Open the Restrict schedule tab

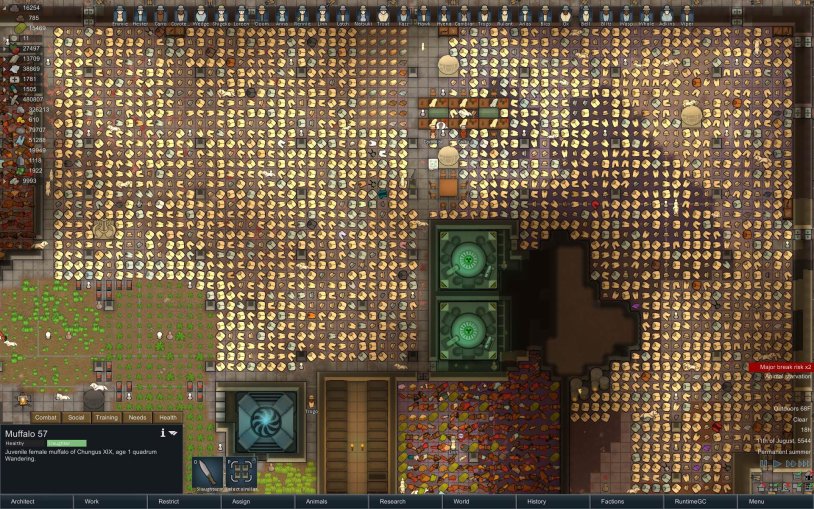169,501
